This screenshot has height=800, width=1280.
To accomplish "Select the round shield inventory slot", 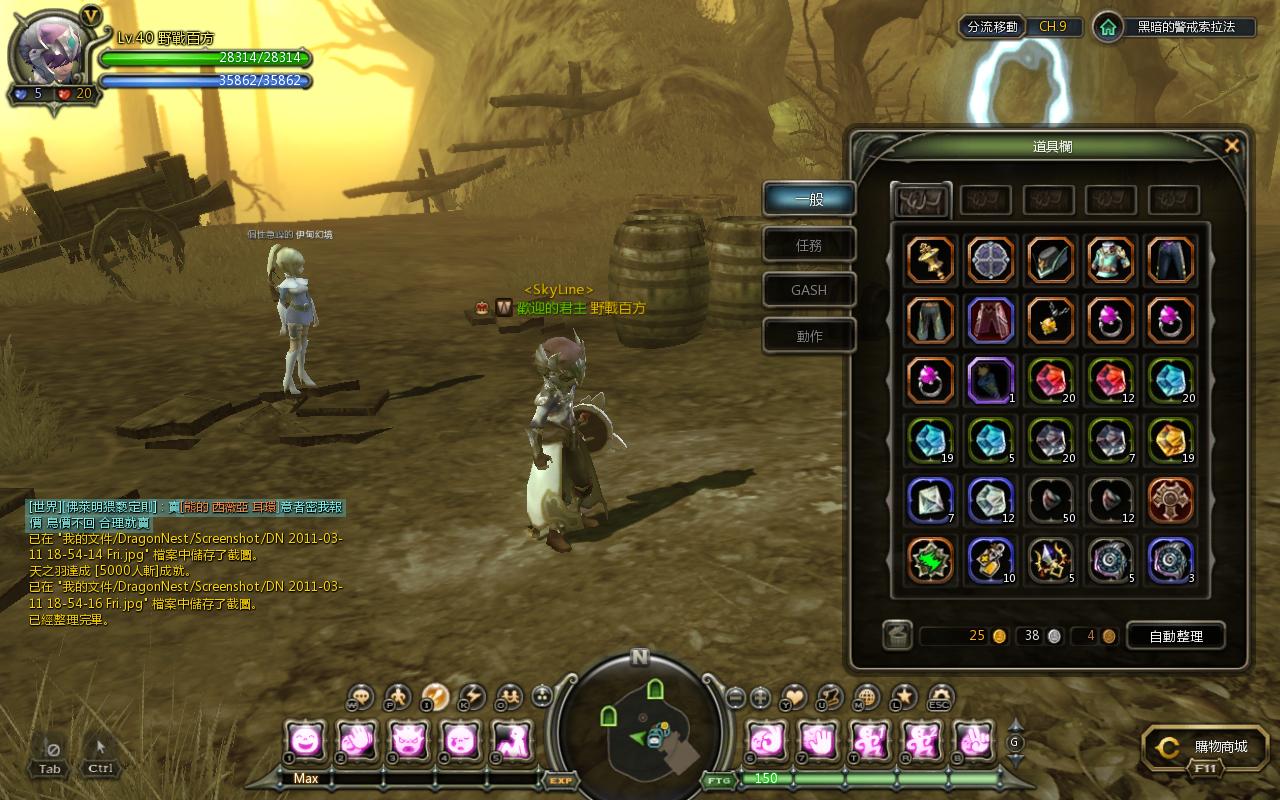I will [x=991, y=260].
